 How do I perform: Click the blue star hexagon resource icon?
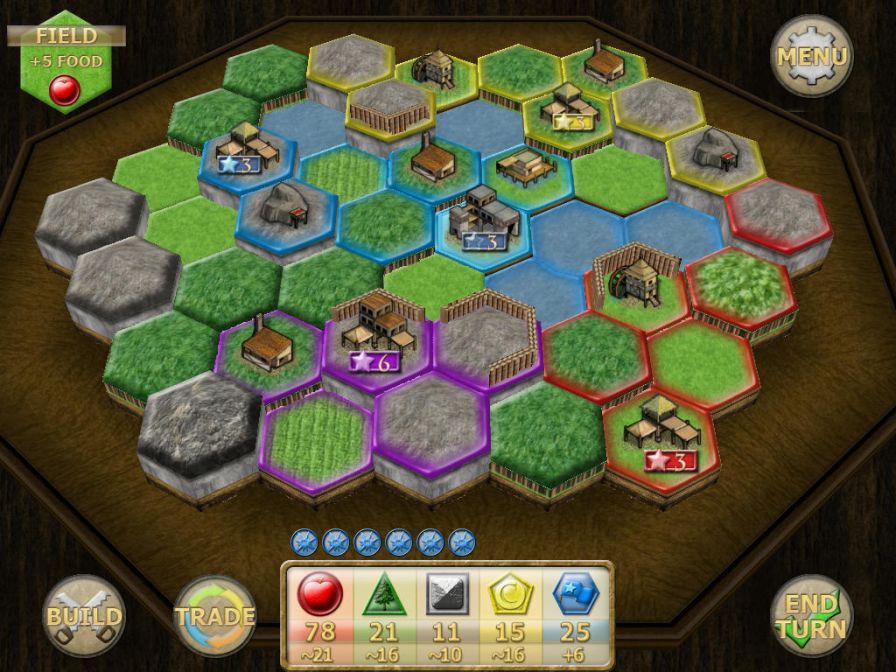click(x=575, y=595)
